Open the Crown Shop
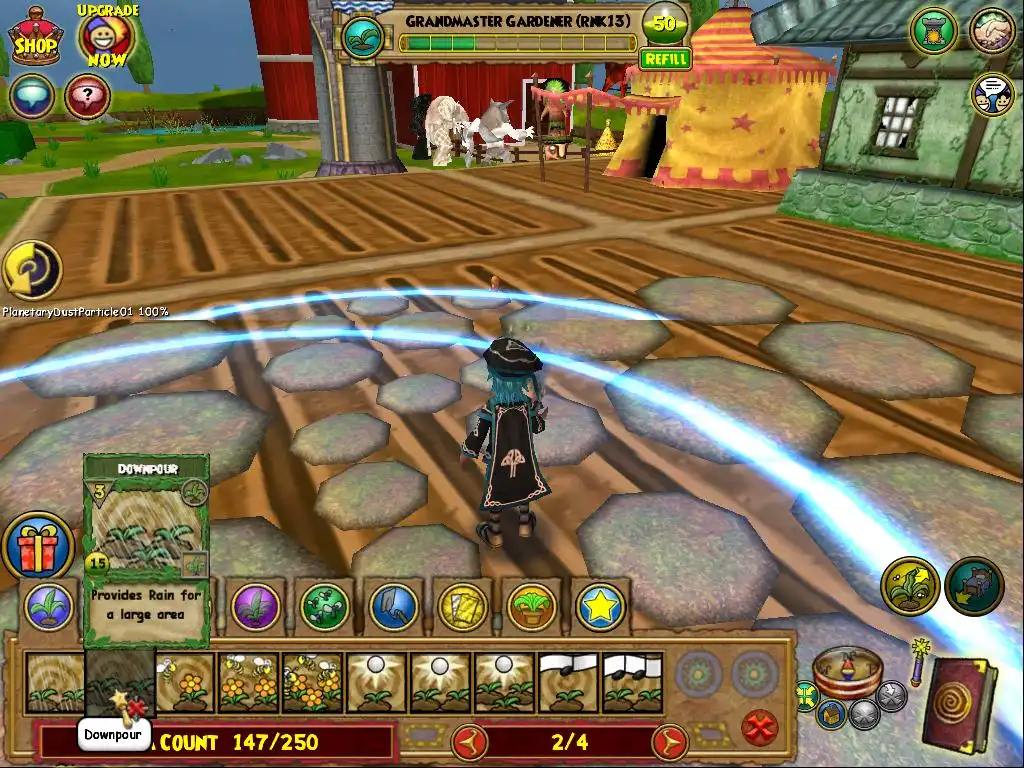Image resolution: width=1024 pixels, height=768 pixels. 36,37
